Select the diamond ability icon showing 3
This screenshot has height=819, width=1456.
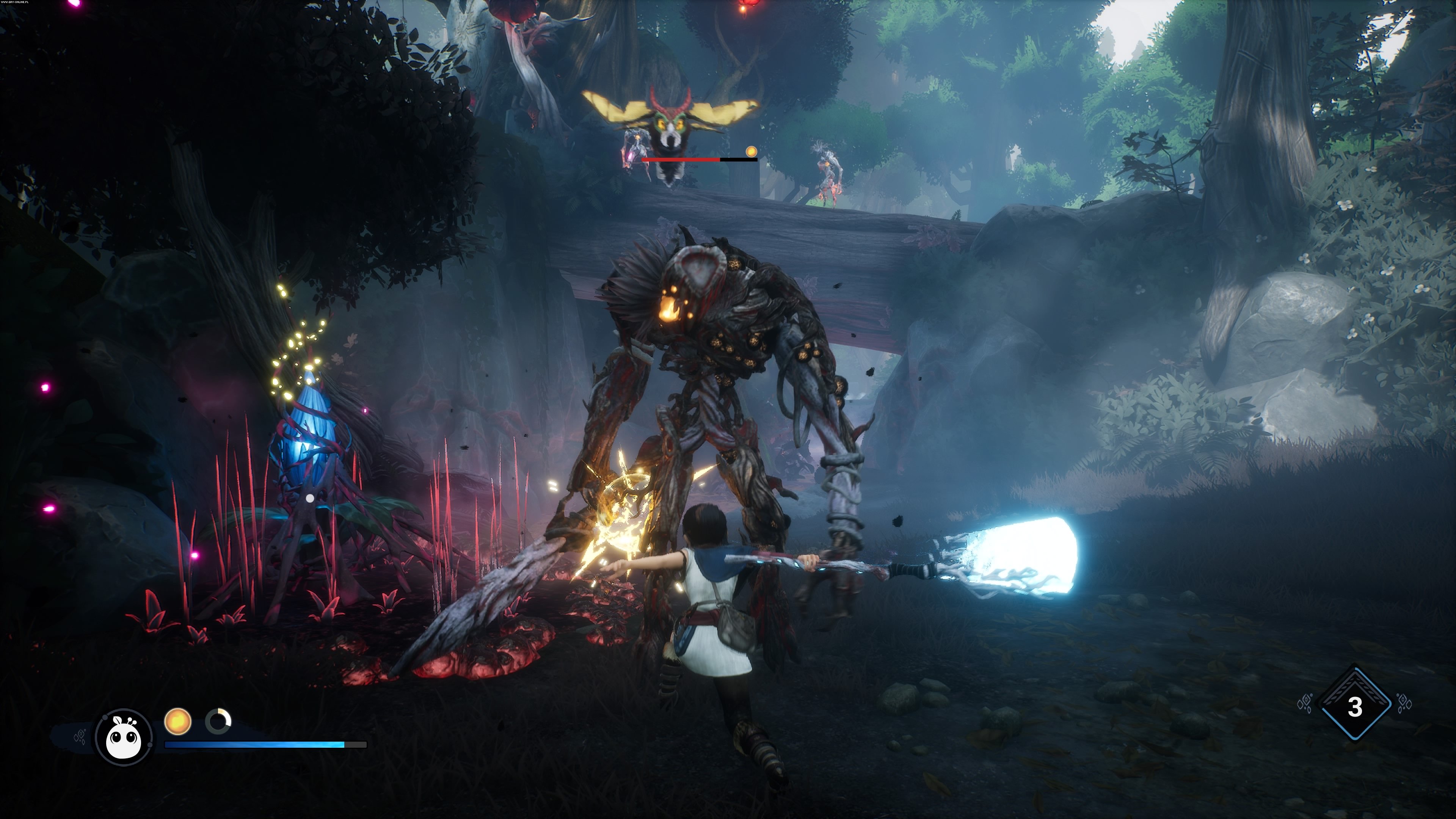coord(1354,706)
